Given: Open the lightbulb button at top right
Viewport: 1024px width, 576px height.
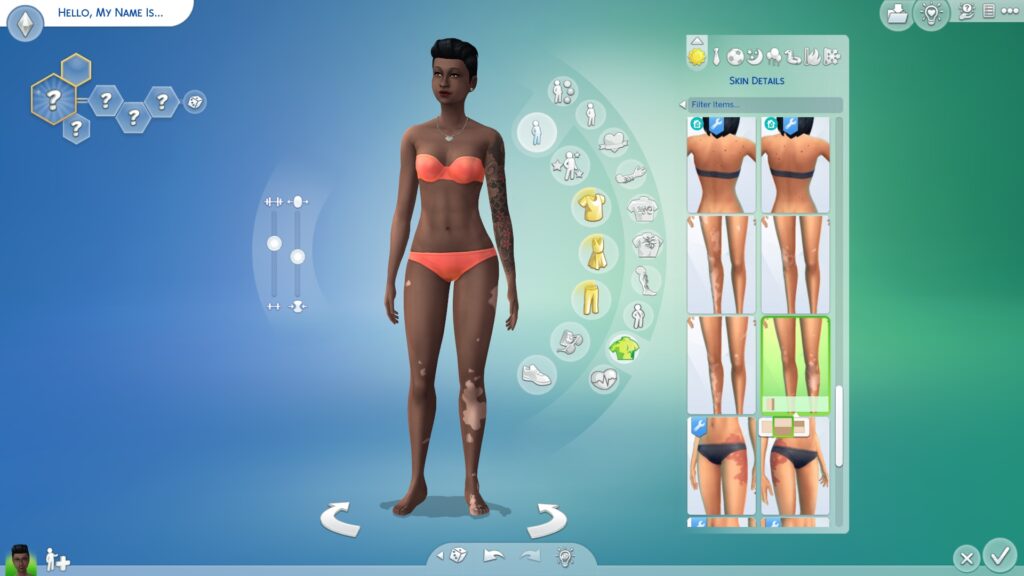Looking at the screenshot, I should pos(931,14).
